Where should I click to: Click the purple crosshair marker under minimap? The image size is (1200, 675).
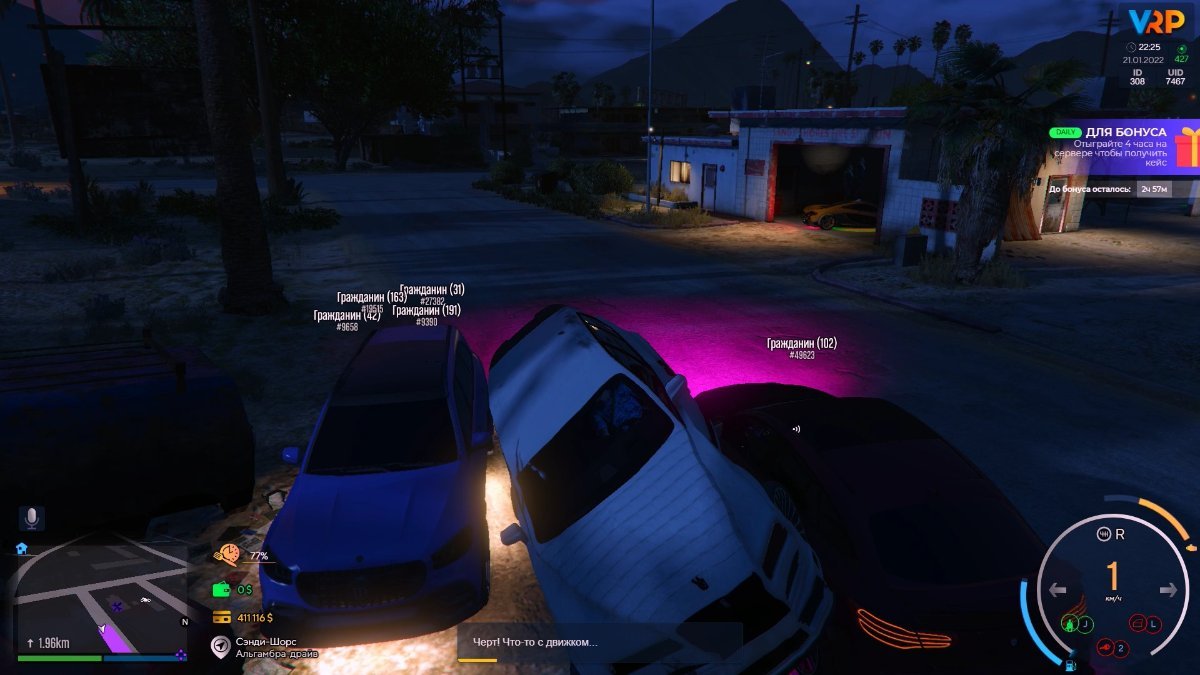(x=181, y=655)
